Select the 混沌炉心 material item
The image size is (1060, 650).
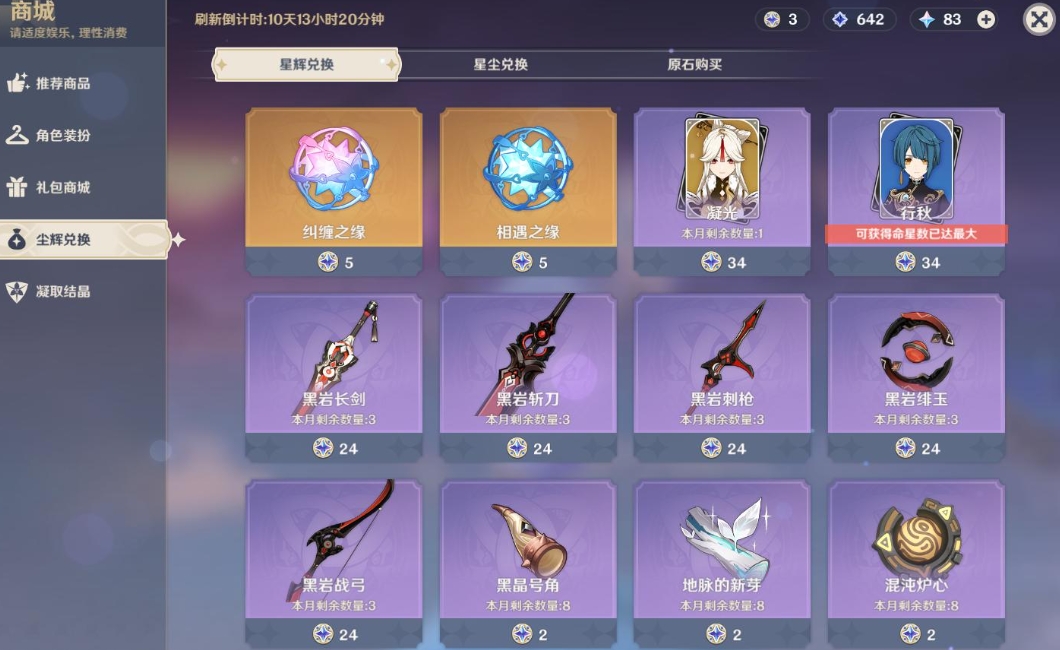coord(916,550)
